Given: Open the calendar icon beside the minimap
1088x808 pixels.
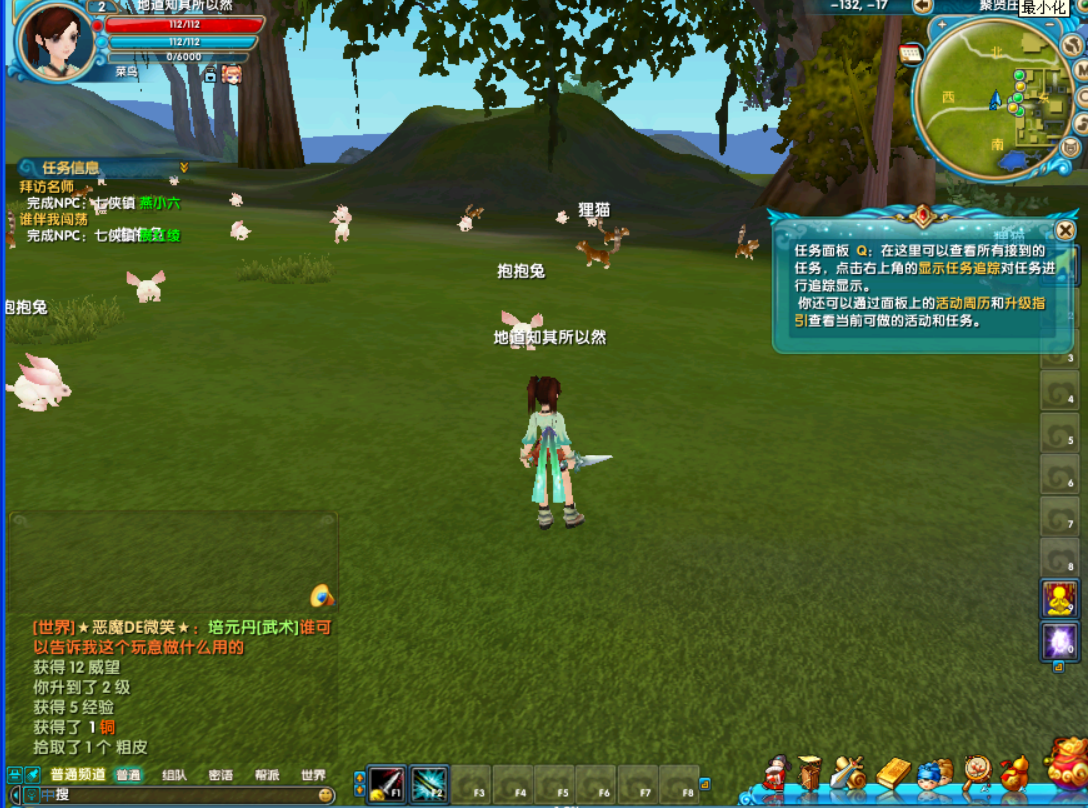Looking at the screenshot, I should (x=910, y=54).
